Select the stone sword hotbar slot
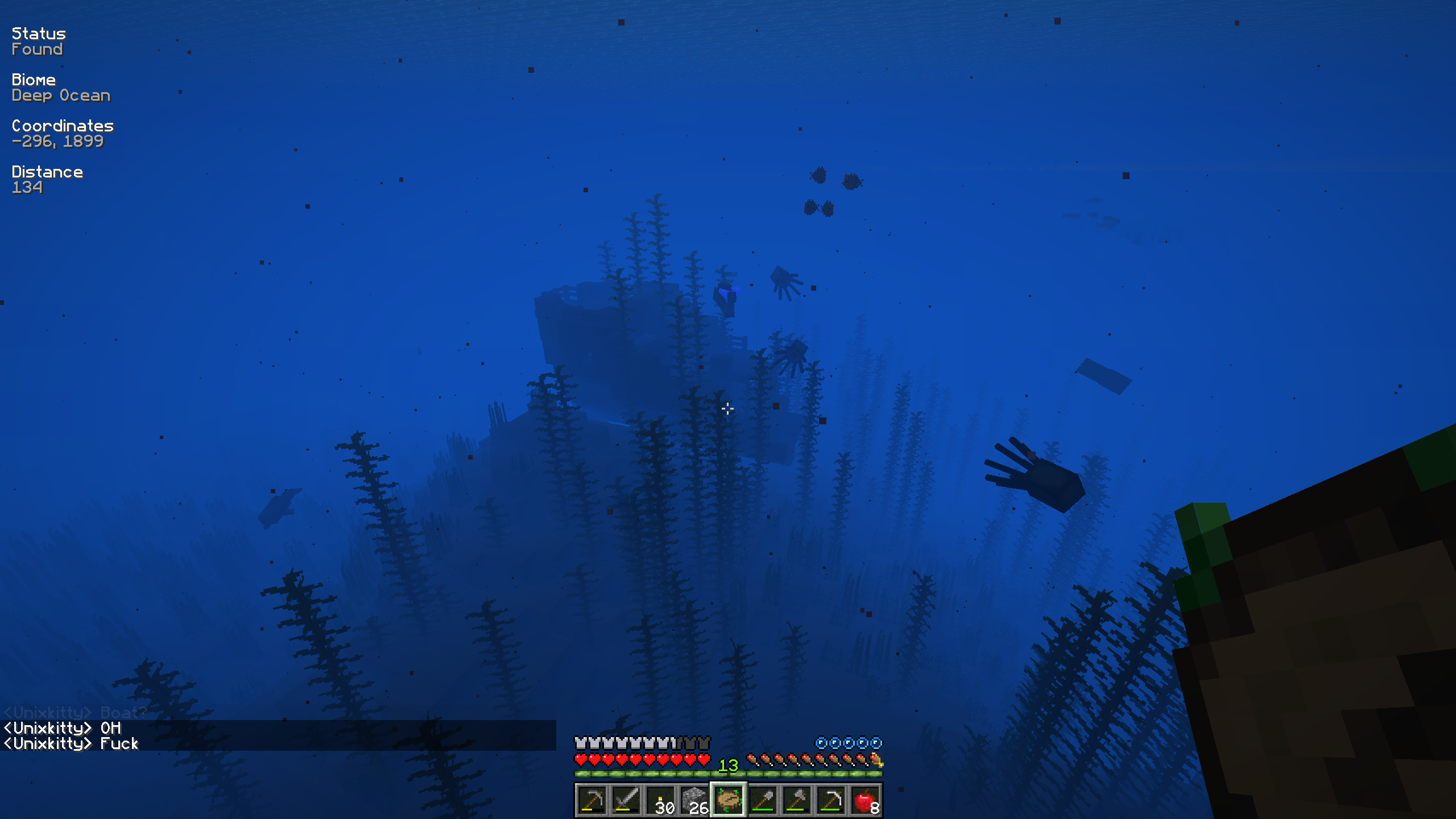1456x819 pixels. click(626, 800)
